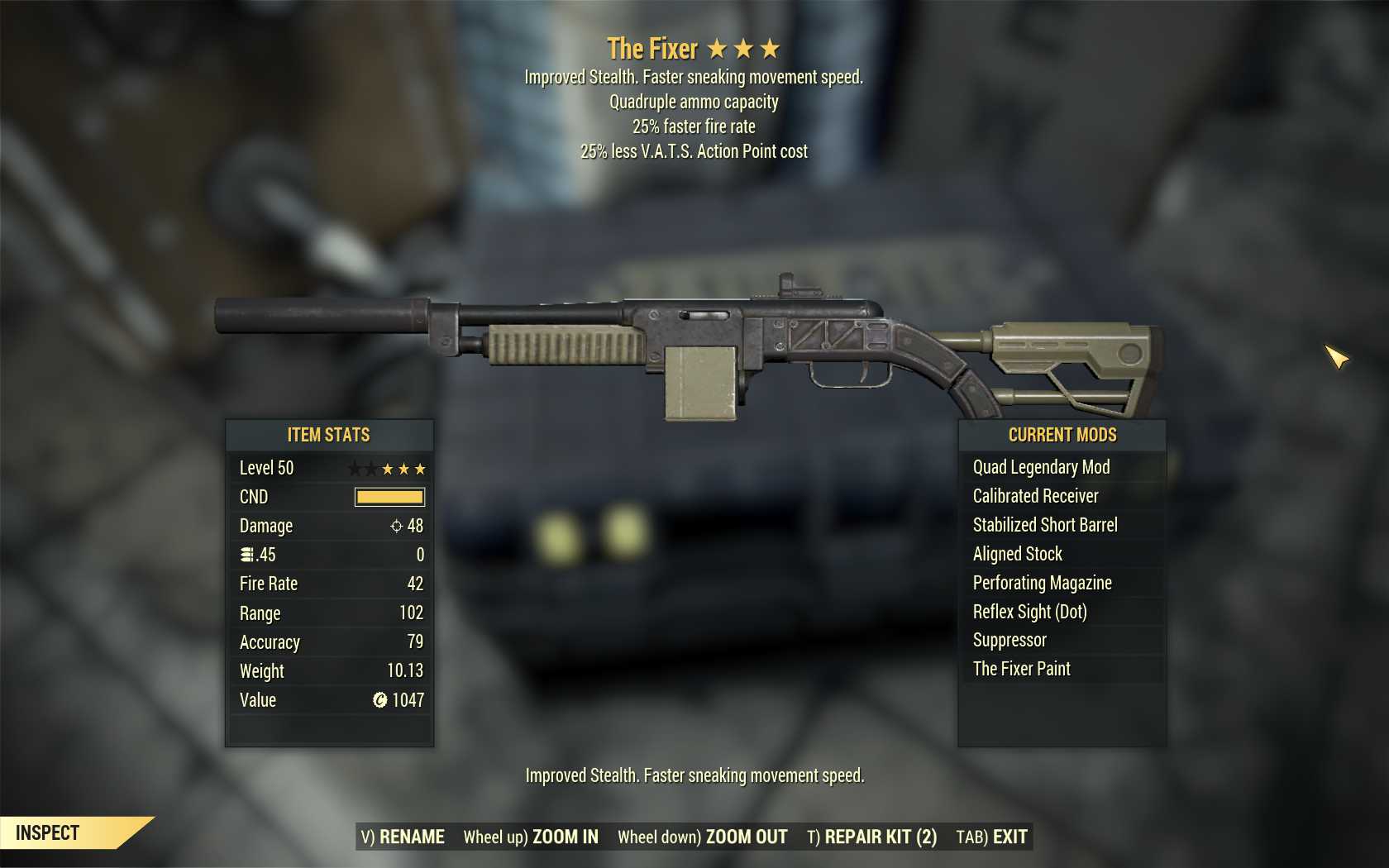Click the faded star in the Level 50 row
The height and width of the screenshot is (868, 1389).
[x=356, y=468]
